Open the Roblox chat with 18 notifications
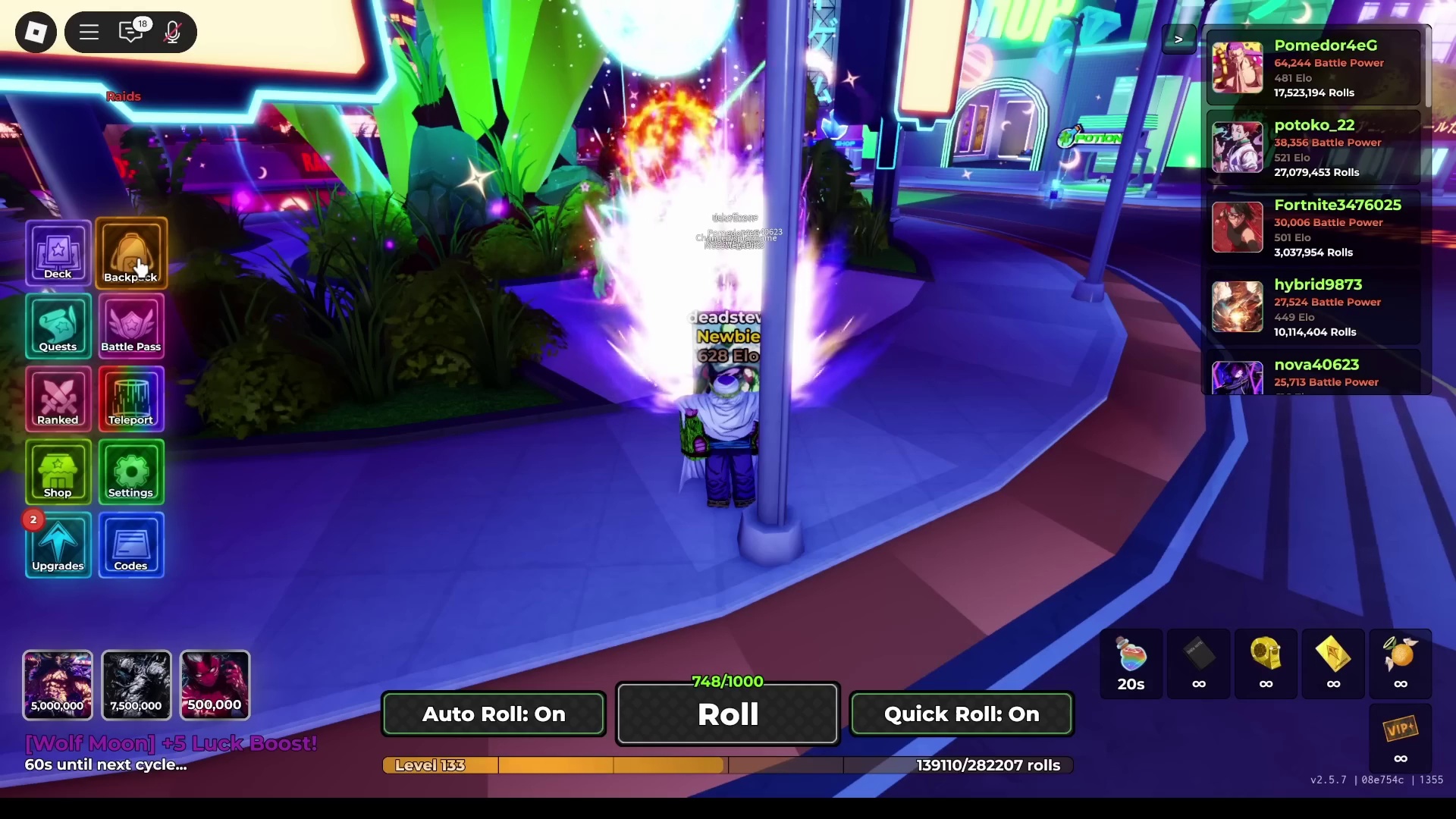 (131, 32)
